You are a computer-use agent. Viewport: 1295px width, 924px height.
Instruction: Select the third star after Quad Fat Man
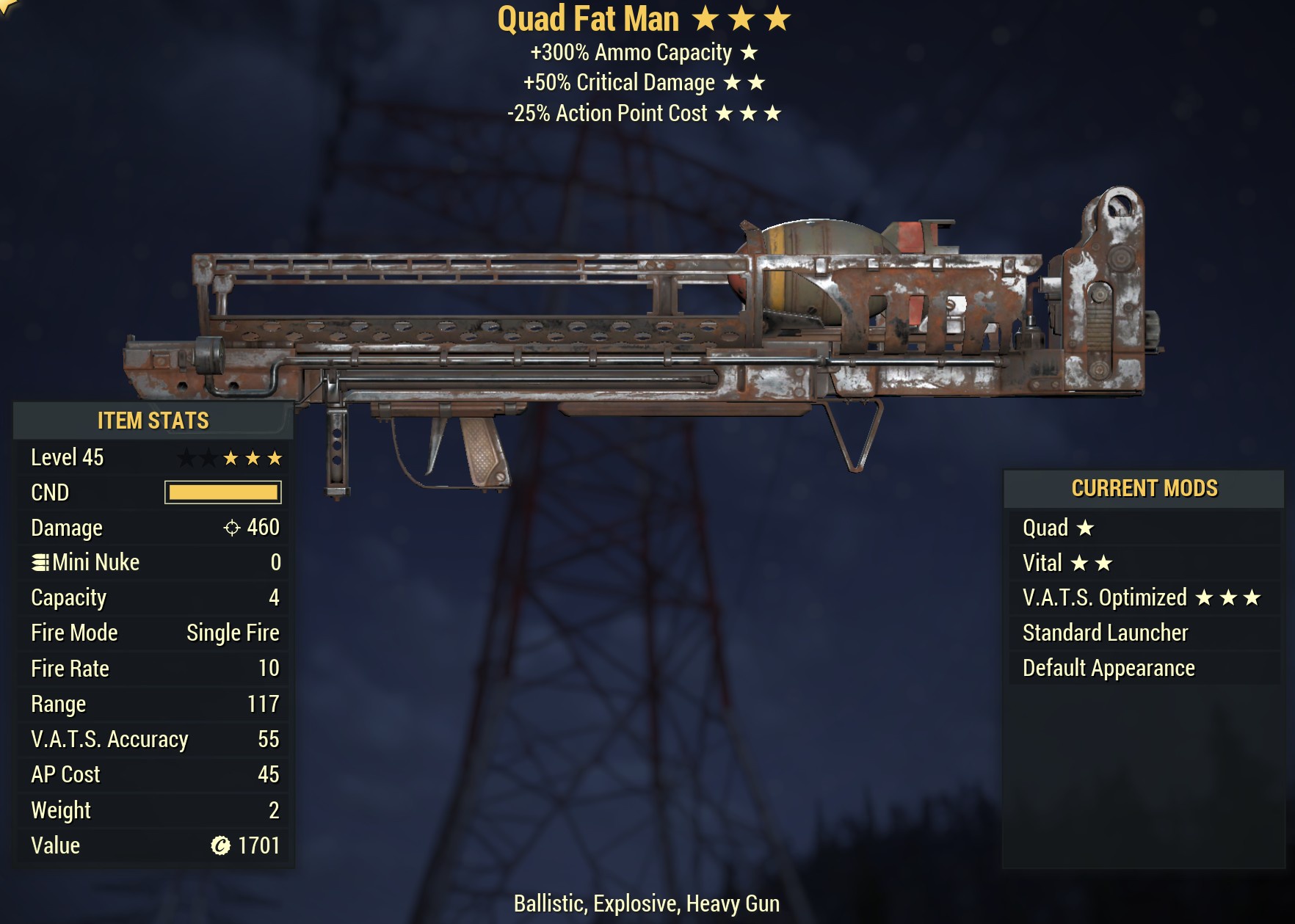(x=777, y=18)
